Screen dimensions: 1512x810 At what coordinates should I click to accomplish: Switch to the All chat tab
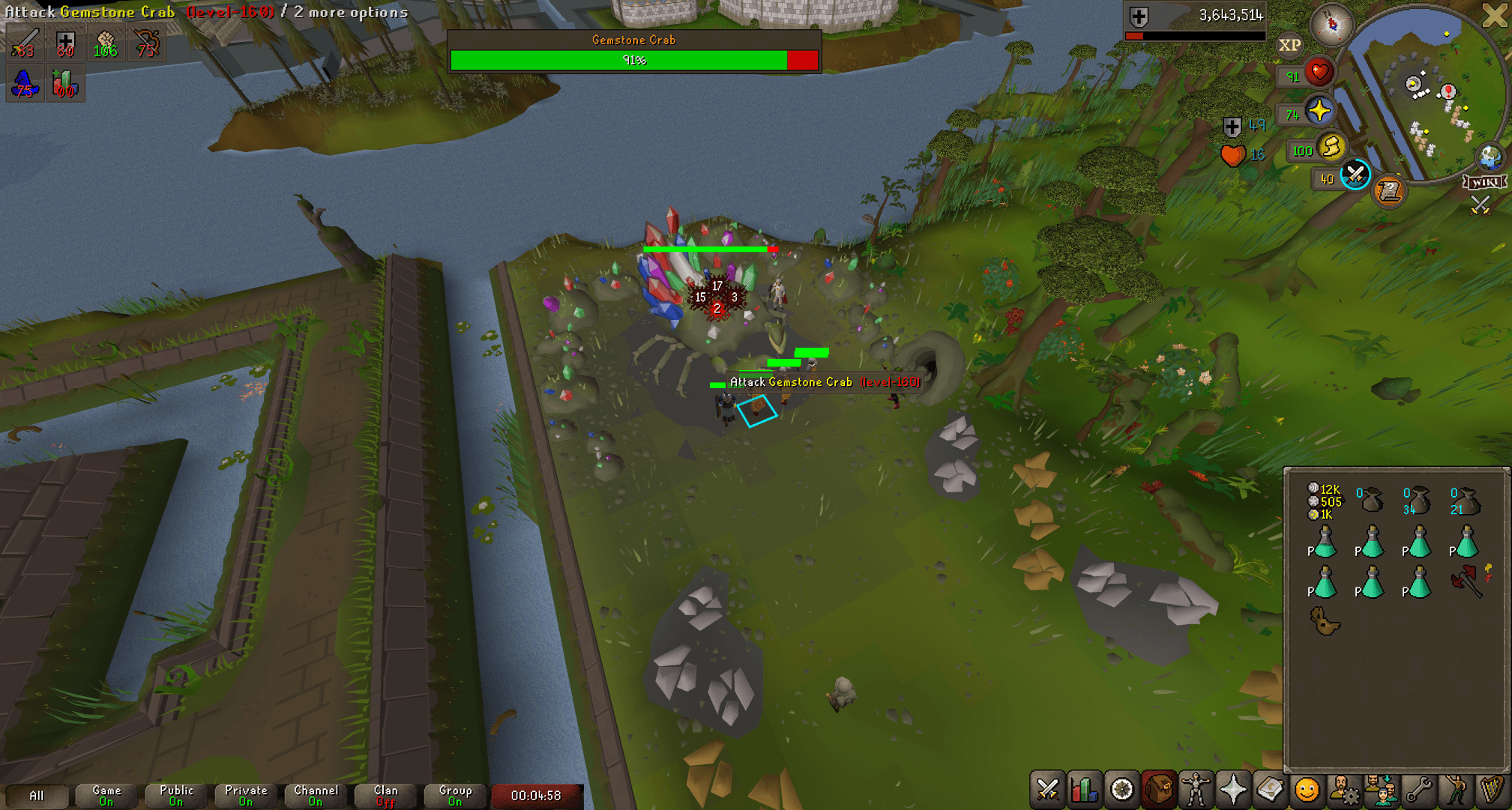click(x=37, y=796)
